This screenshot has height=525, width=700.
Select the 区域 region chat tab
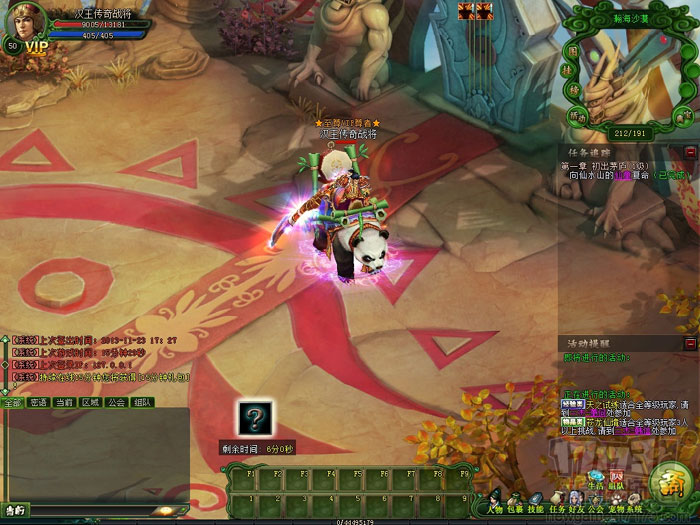click(x=90, y=402)
